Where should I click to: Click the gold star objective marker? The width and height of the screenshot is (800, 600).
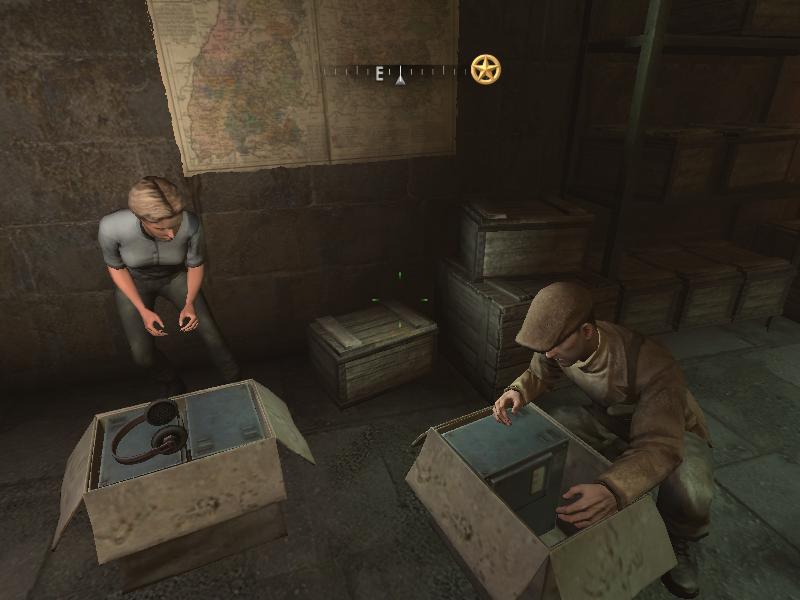click(x=485, y=69)
